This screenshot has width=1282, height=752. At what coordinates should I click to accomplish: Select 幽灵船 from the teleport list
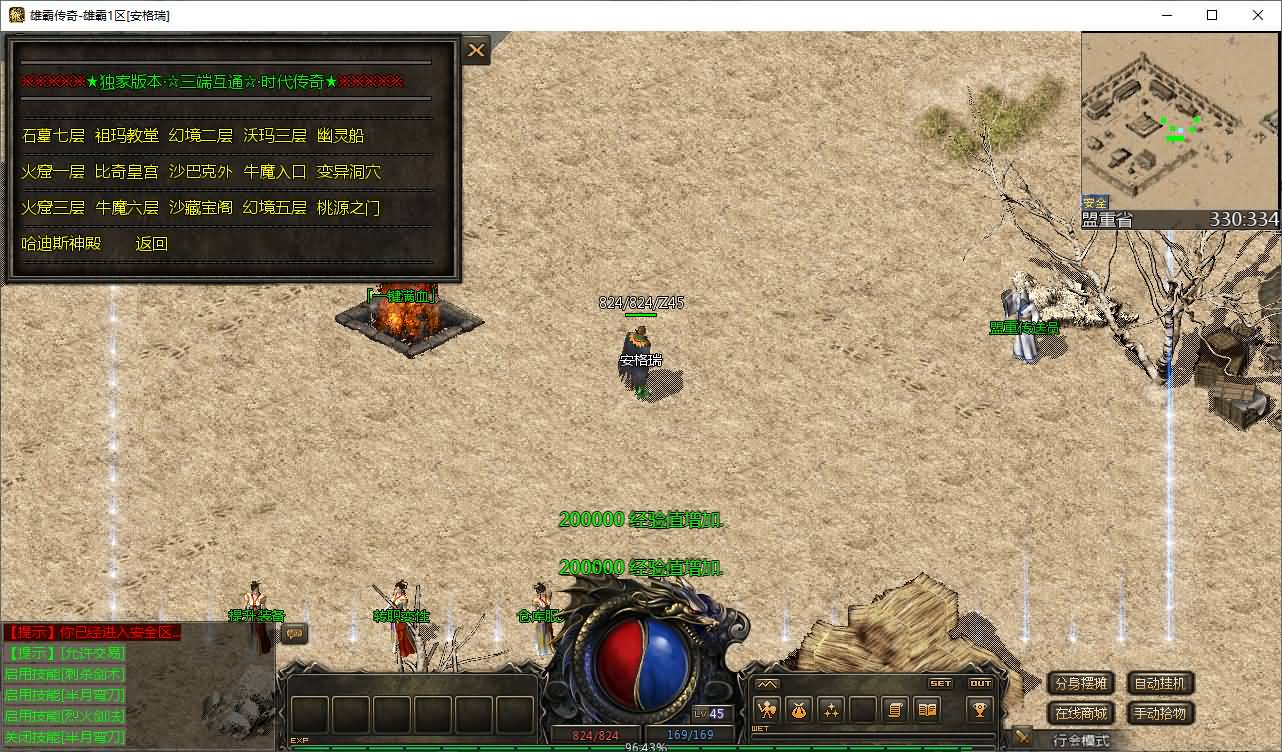[340, 136]
